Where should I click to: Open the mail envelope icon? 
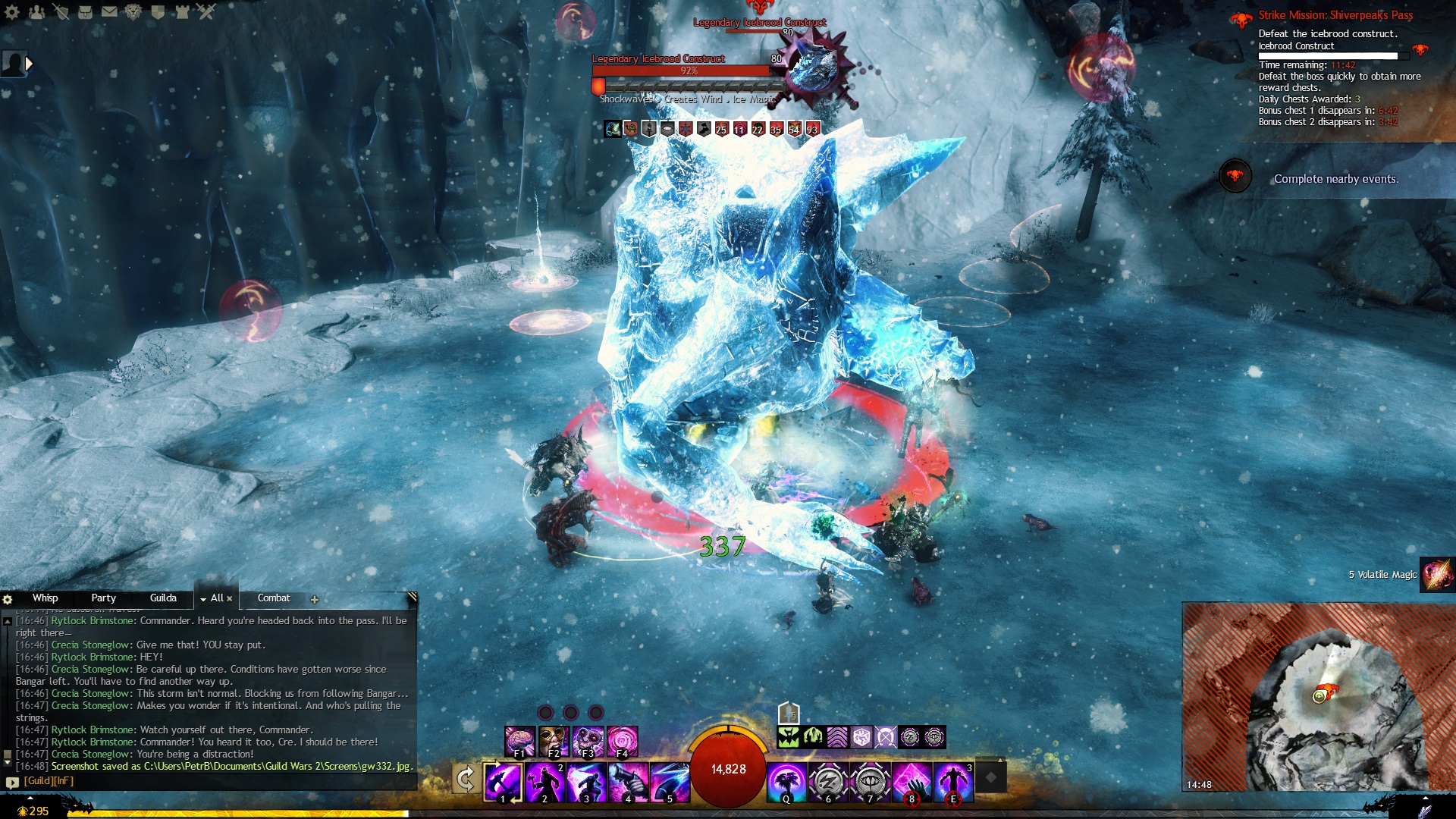tap(109, 12)
